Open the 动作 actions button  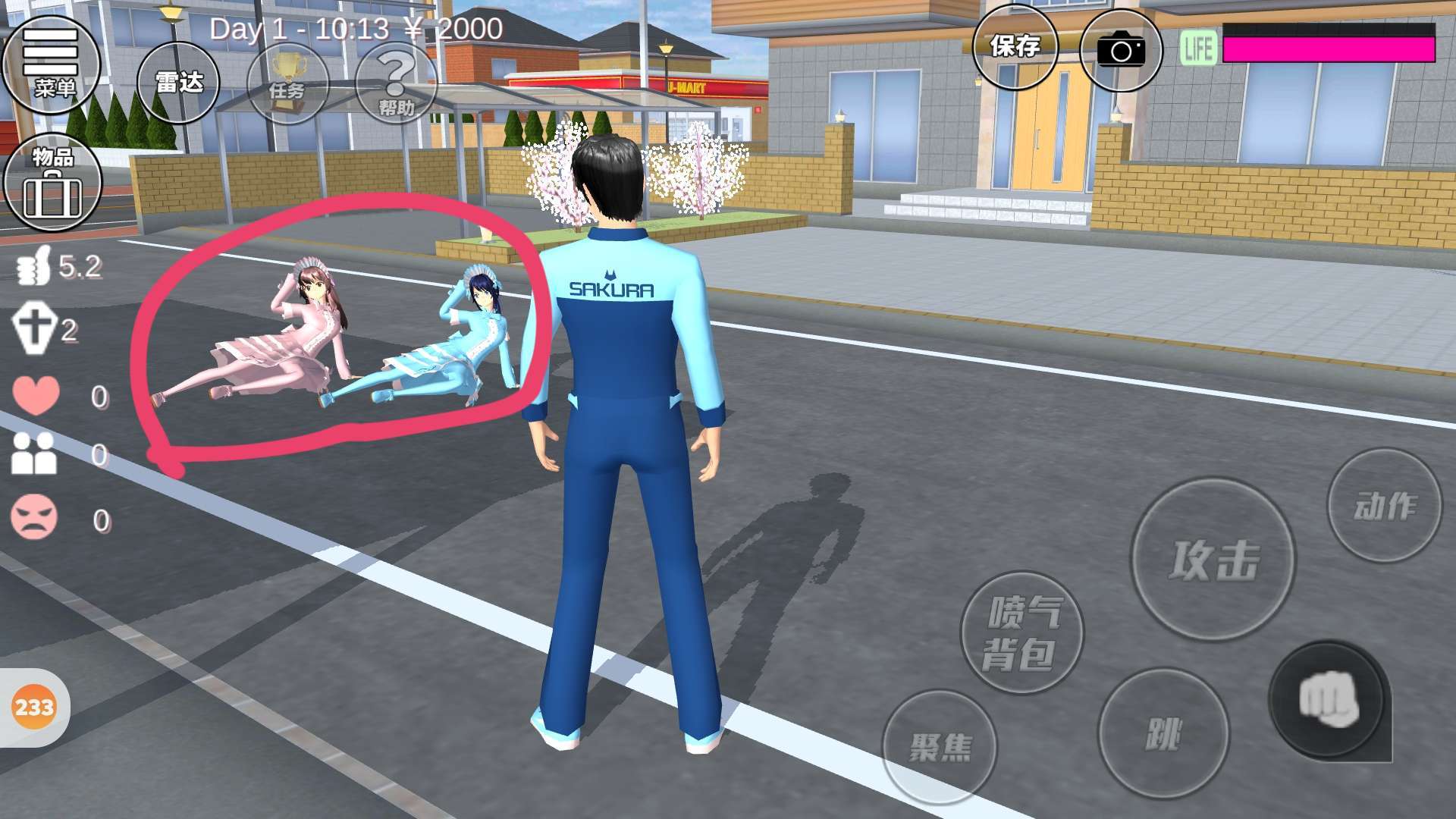click(x=1384, y=505)
